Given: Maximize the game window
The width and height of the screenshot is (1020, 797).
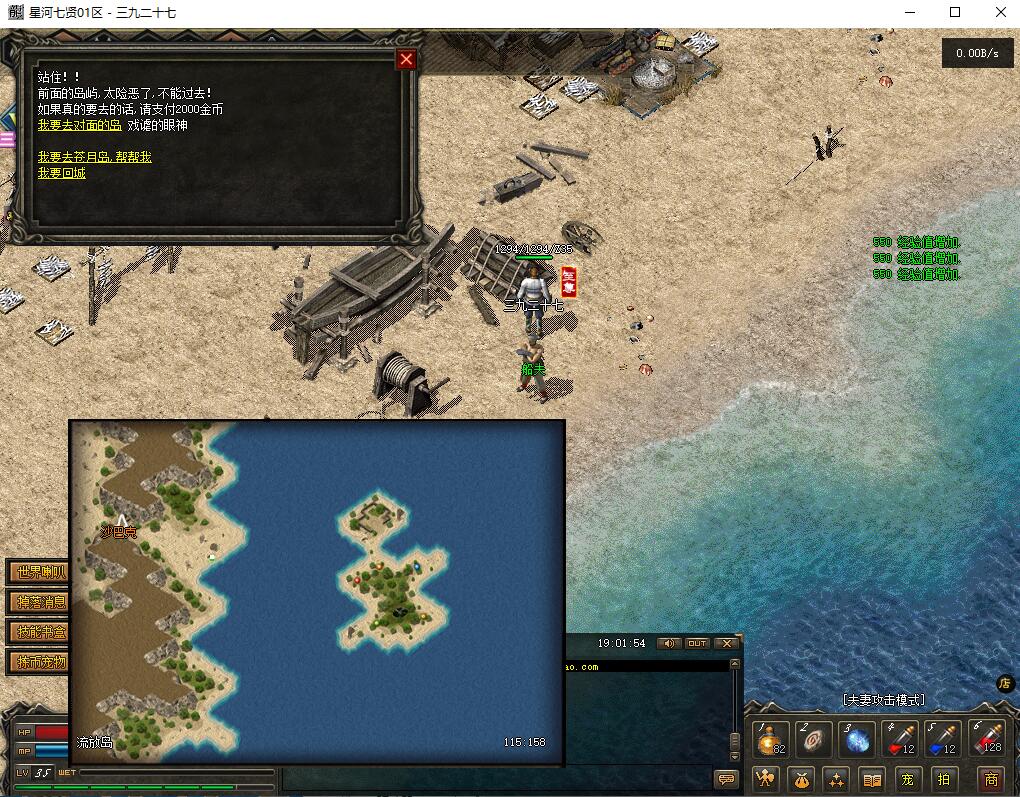Looking at the screenshot, I should [955, 12].
